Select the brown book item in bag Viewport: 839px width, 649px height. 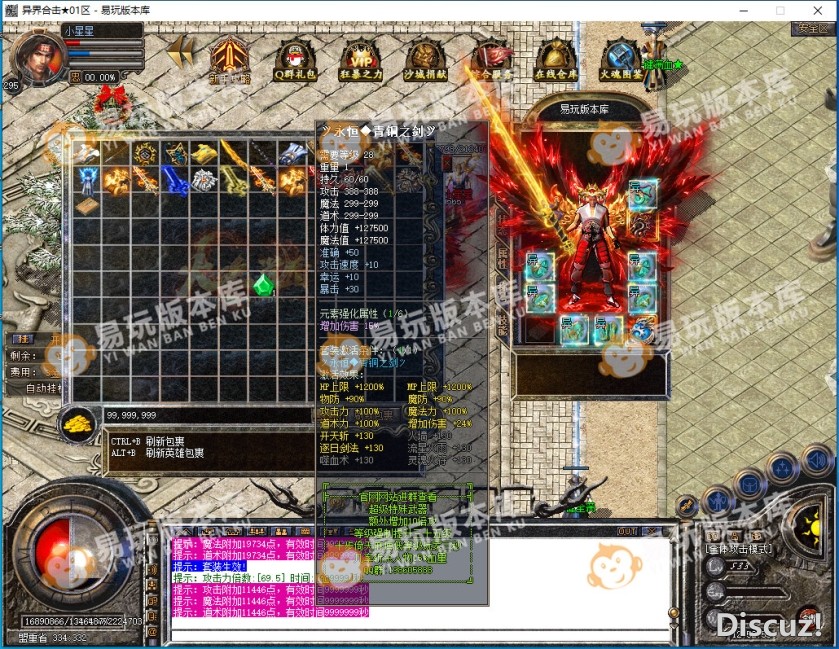(x=89, y=206)
